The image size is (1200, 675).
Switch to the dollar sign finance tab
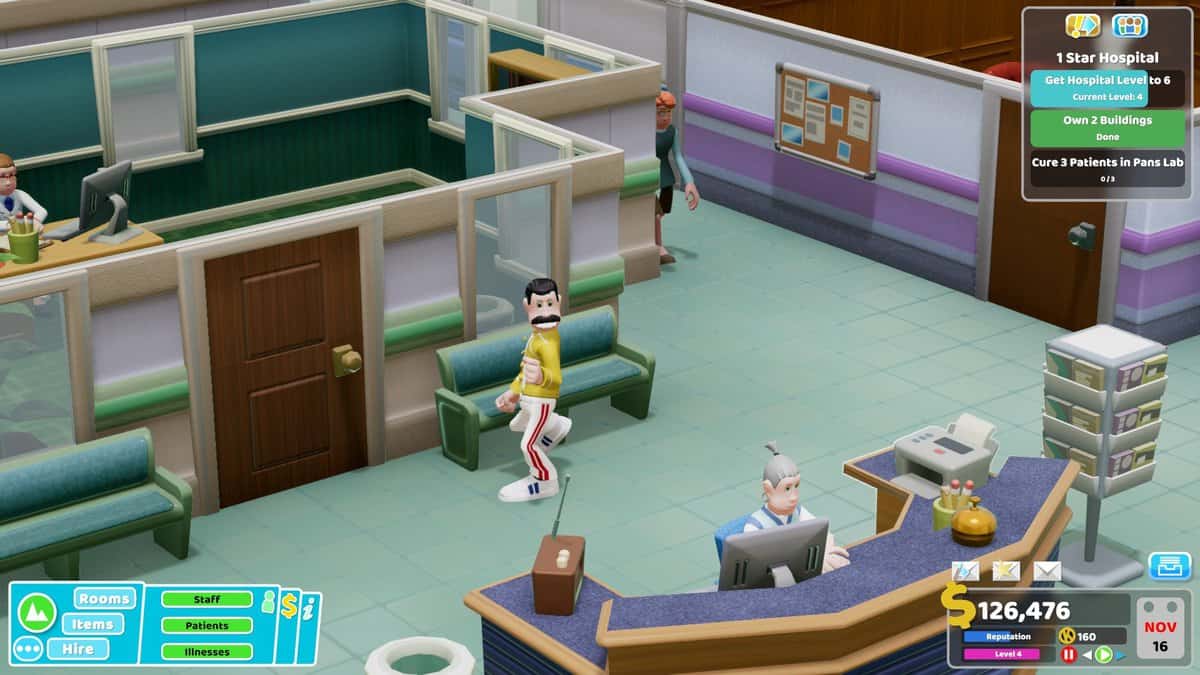(x=289, y=606)
